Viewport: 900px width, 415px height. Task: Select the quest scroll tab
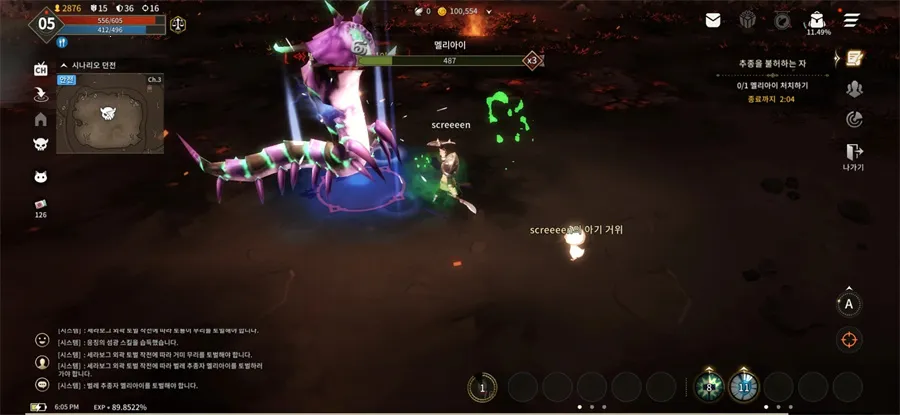pos(854,58)
